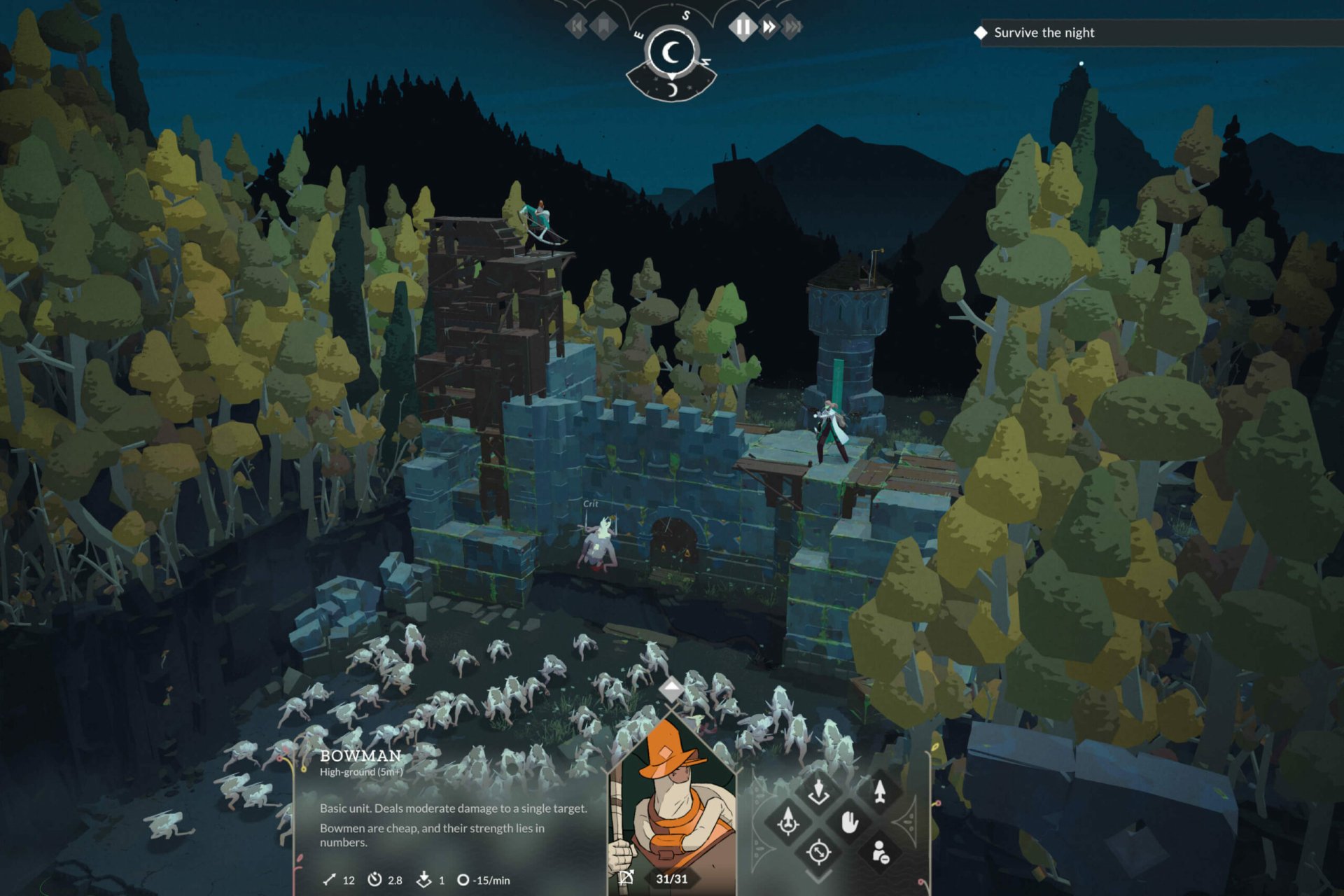Click the dismiss unit icon

(881, 853)
